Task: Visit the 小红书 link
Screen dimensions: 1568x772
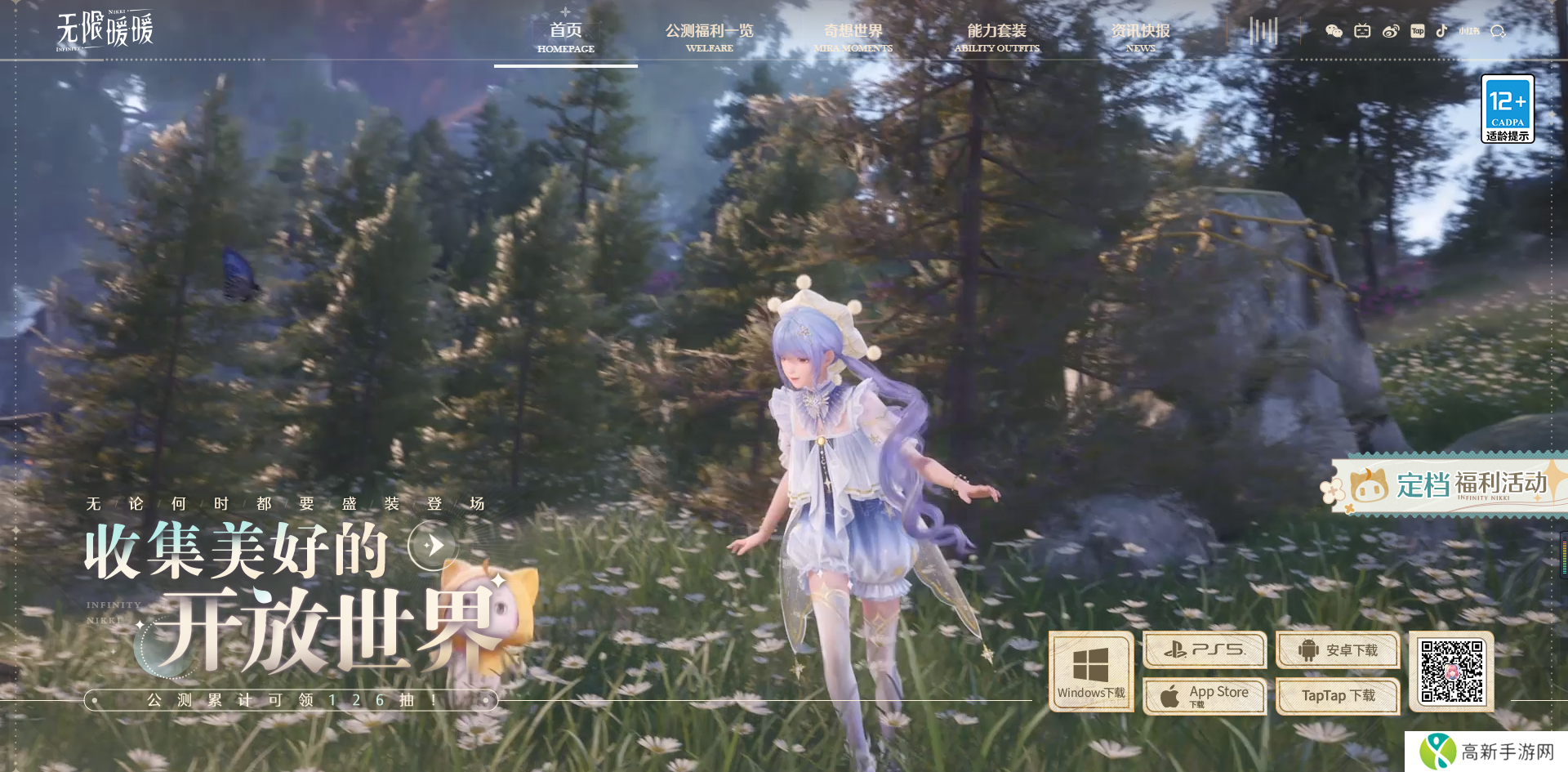Action: pos(1469,31)
